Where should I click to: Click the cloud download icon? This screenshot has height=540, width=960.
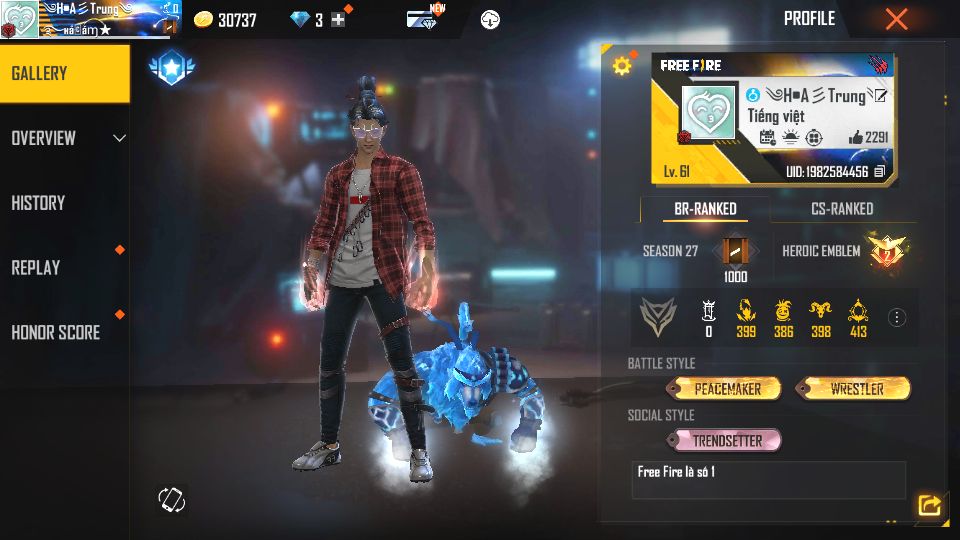tap(490, 20)
